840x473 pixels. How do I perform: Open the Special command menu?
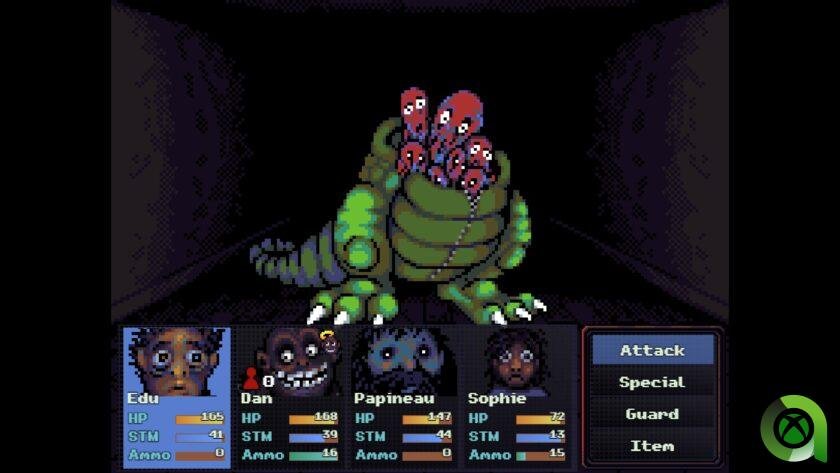pyautogui.click(x=652, y=382)
